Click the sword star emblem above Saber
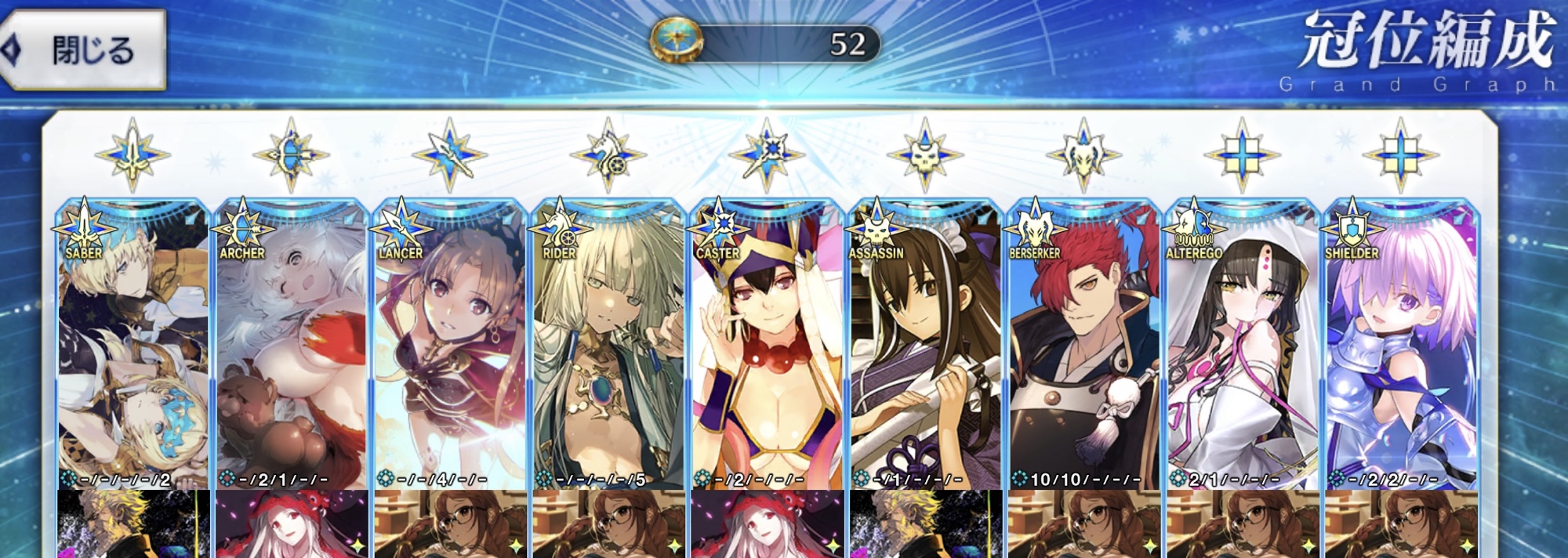The height and width of the screenshot is (558, 1568). tap(133, 154)
